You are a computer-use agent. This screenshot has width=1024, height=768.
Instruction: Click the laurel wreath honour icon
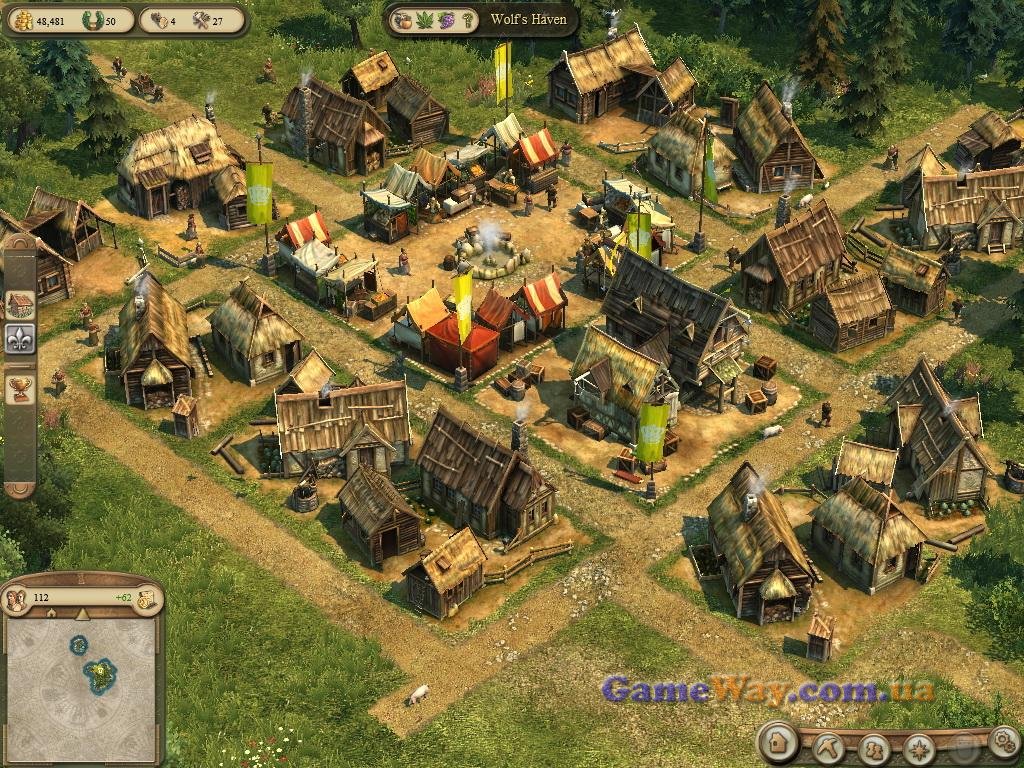[91, 20]
